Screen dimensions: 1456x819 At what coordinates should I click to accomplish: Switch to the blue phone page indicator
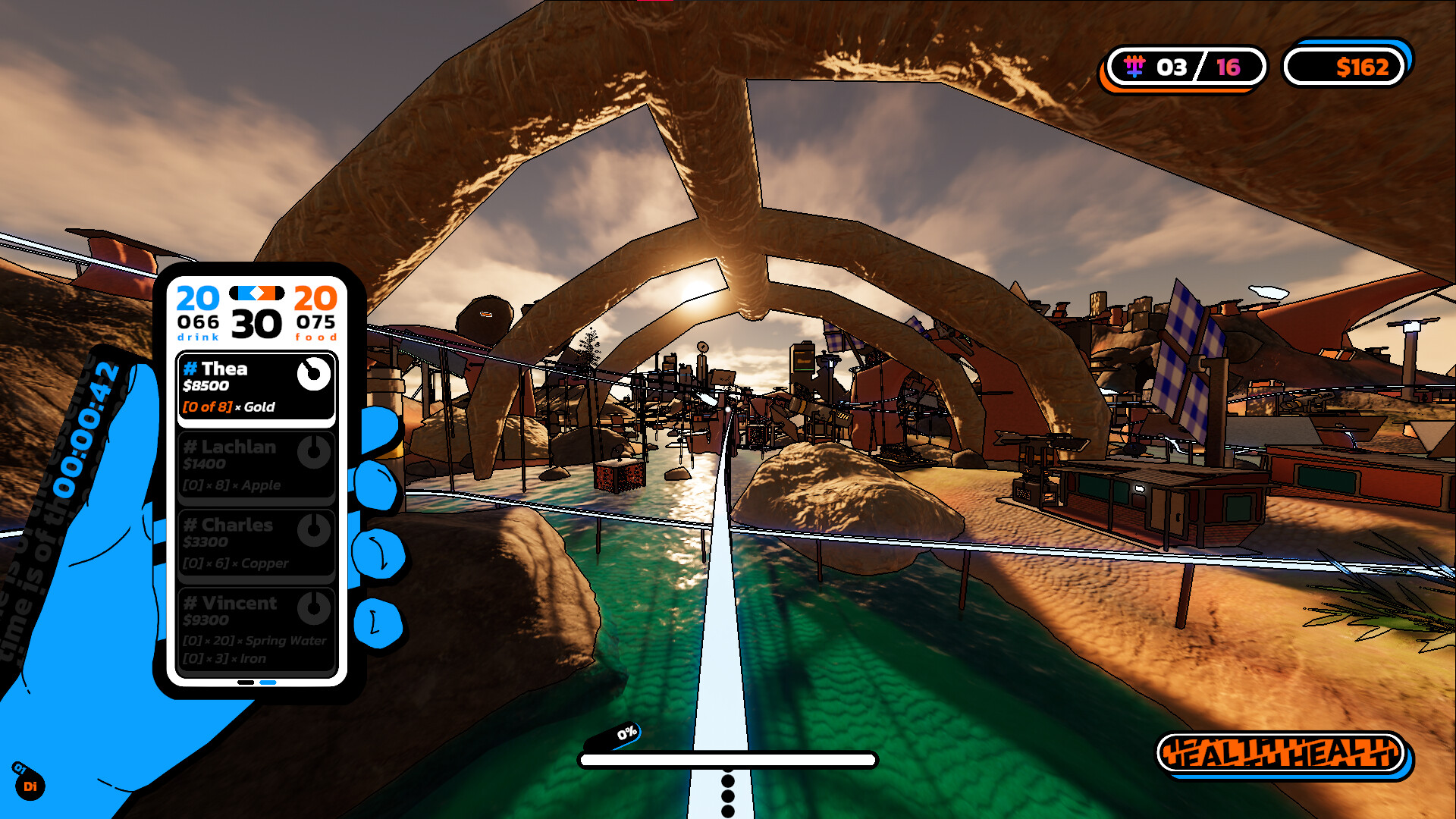pyautogui.click(x=268, y=682)
